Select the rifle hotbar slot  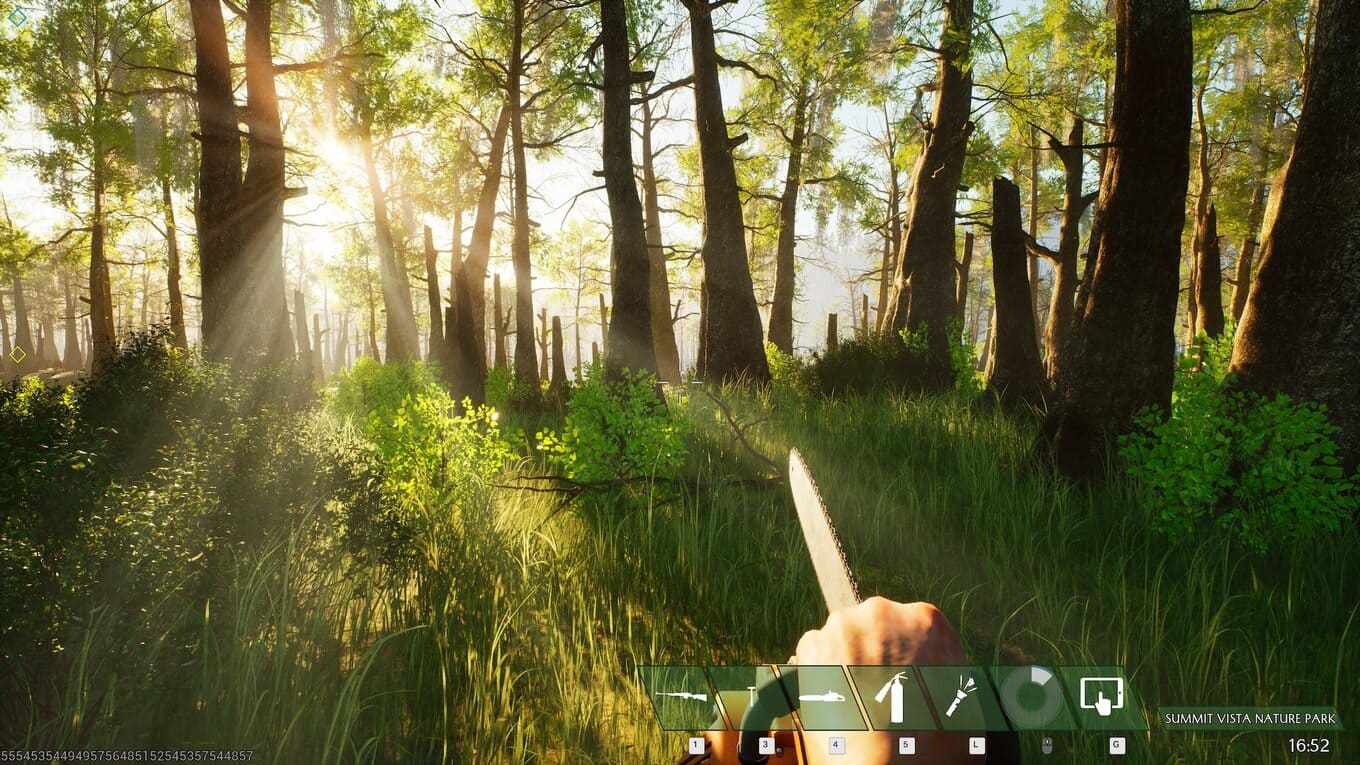pos(681,697)
